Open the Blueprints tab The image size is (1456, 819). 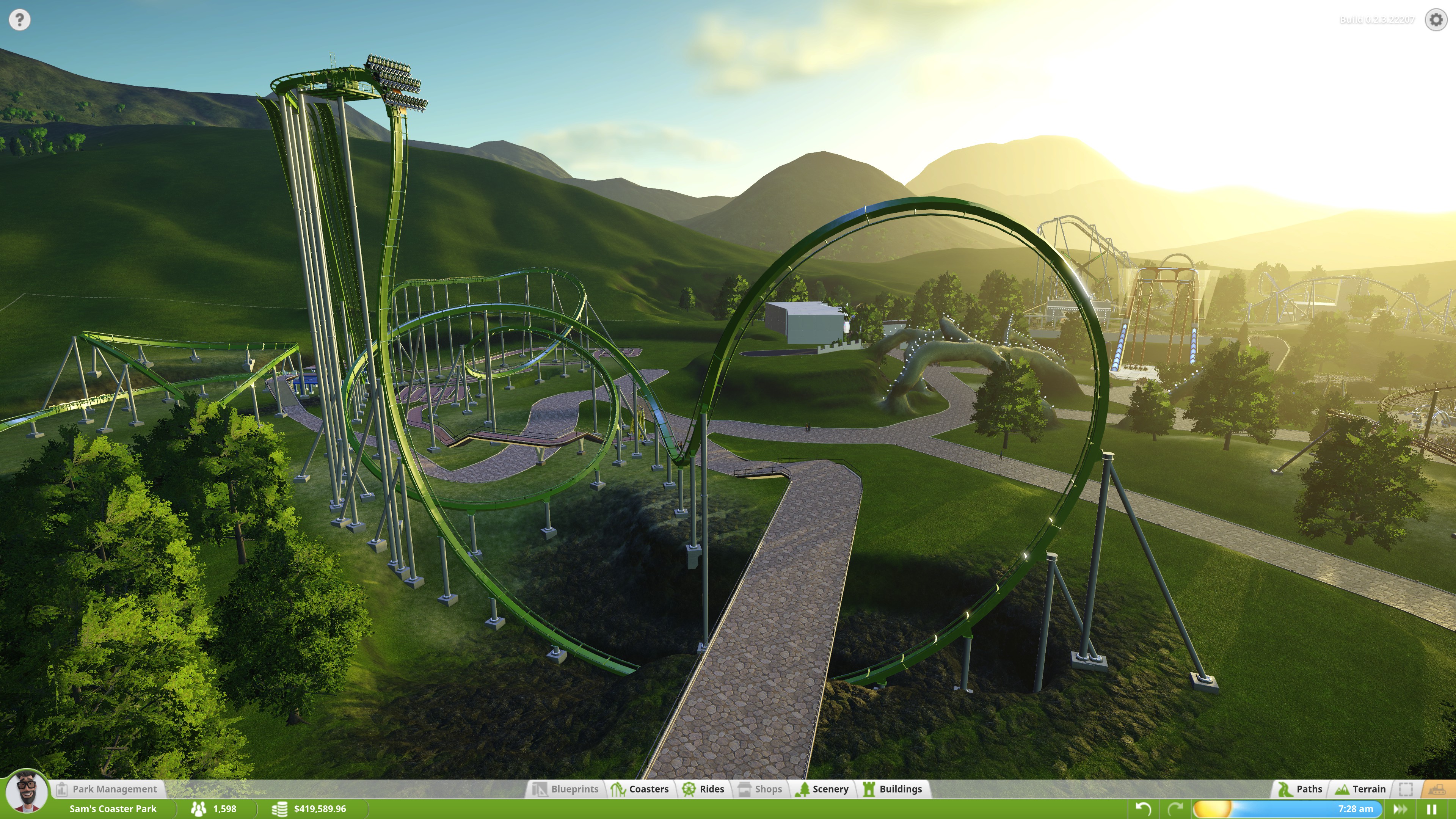[x=566, y=789]
